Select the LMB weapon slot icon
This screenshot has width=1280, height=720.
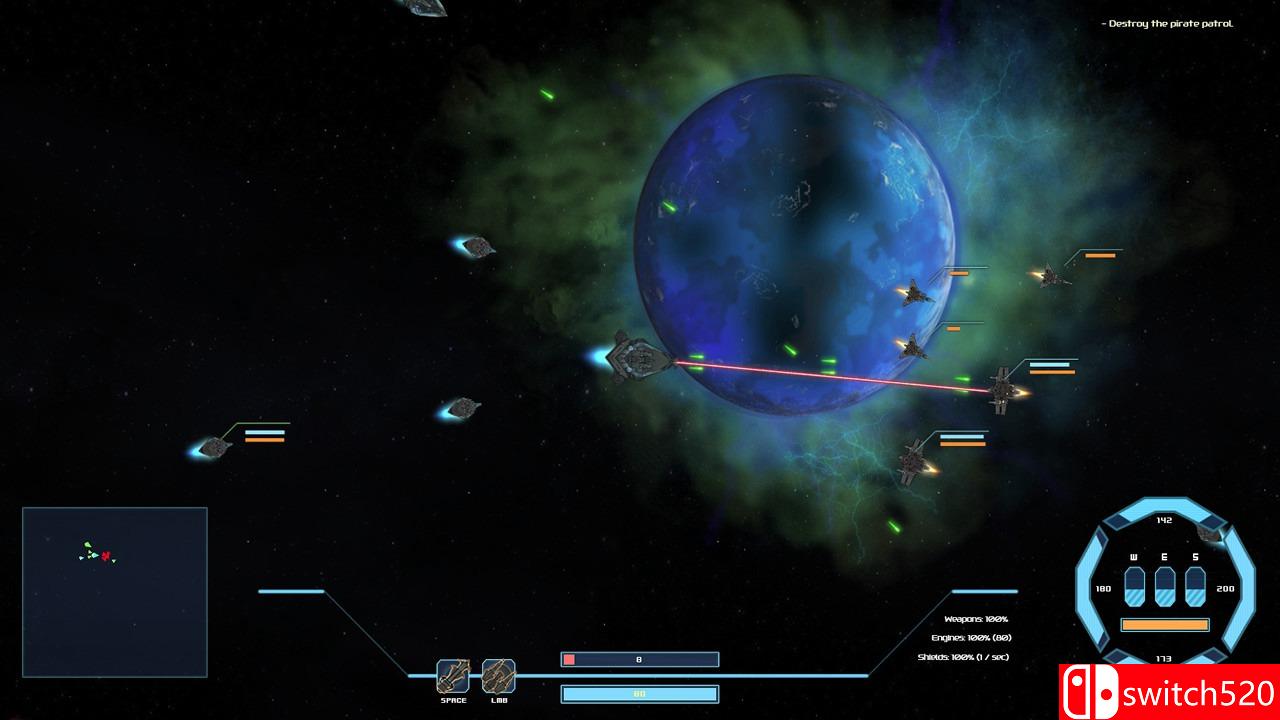pos(498,676)
